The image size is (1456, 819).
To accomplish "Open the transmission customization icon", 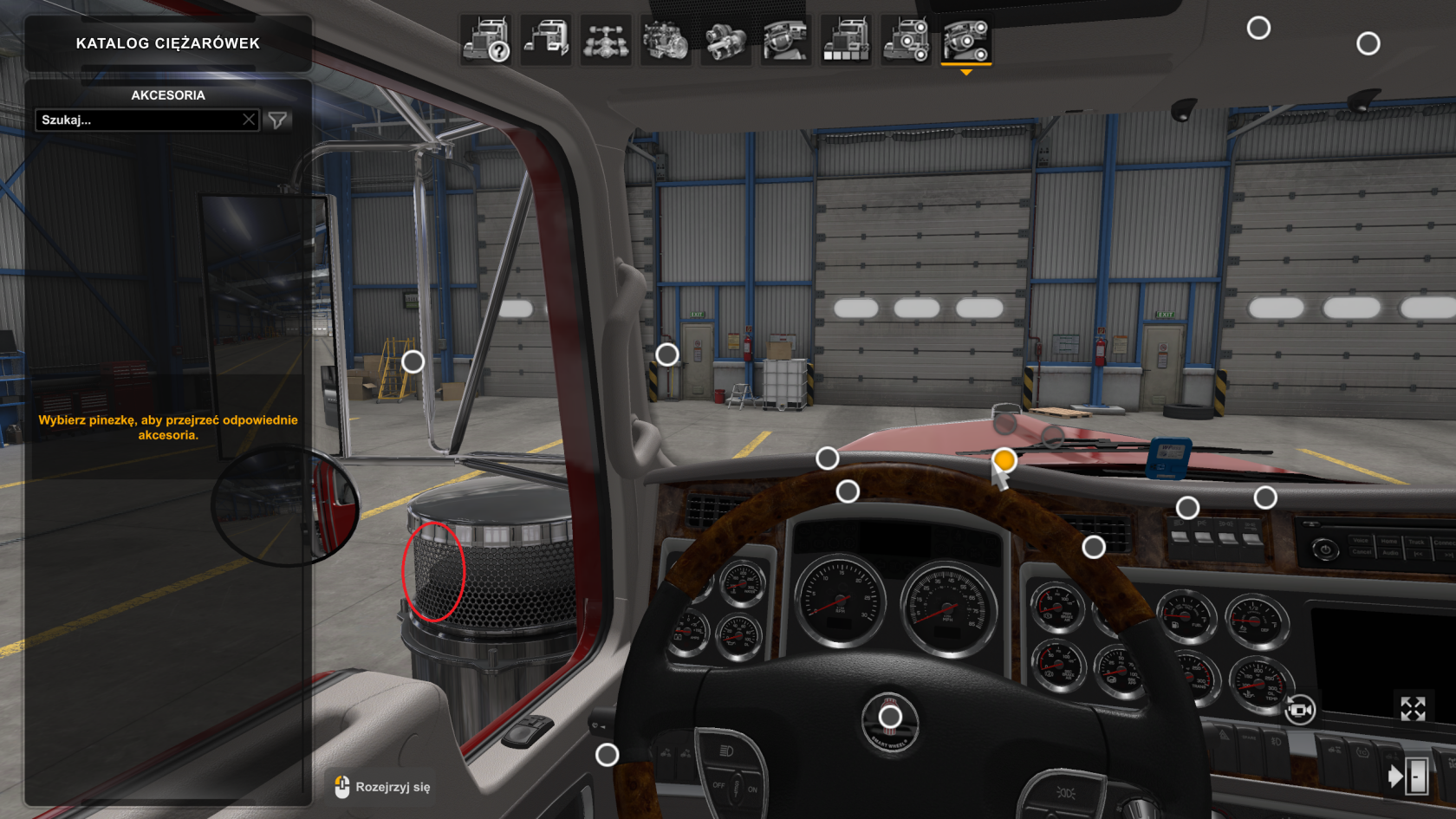I will coord(724,41).
